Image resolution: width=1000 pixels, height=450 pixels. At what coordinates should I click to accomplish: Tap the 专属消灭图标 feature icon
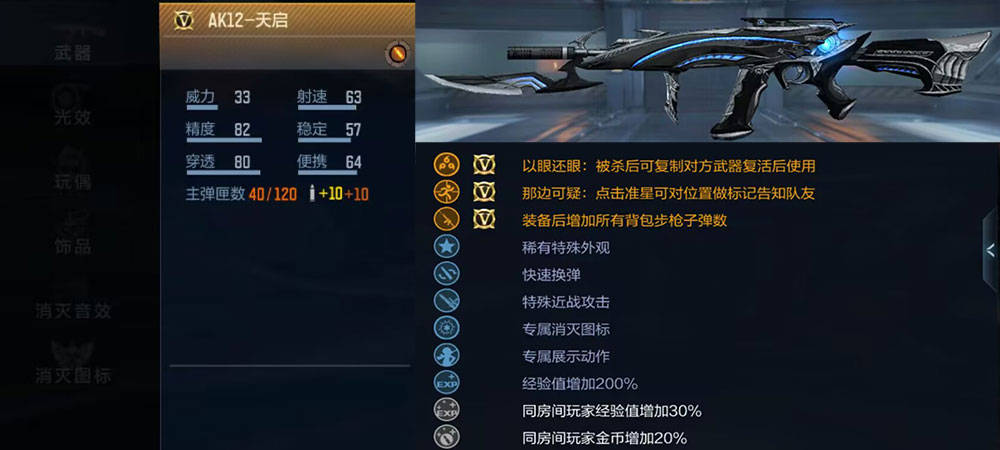point(446,328)
